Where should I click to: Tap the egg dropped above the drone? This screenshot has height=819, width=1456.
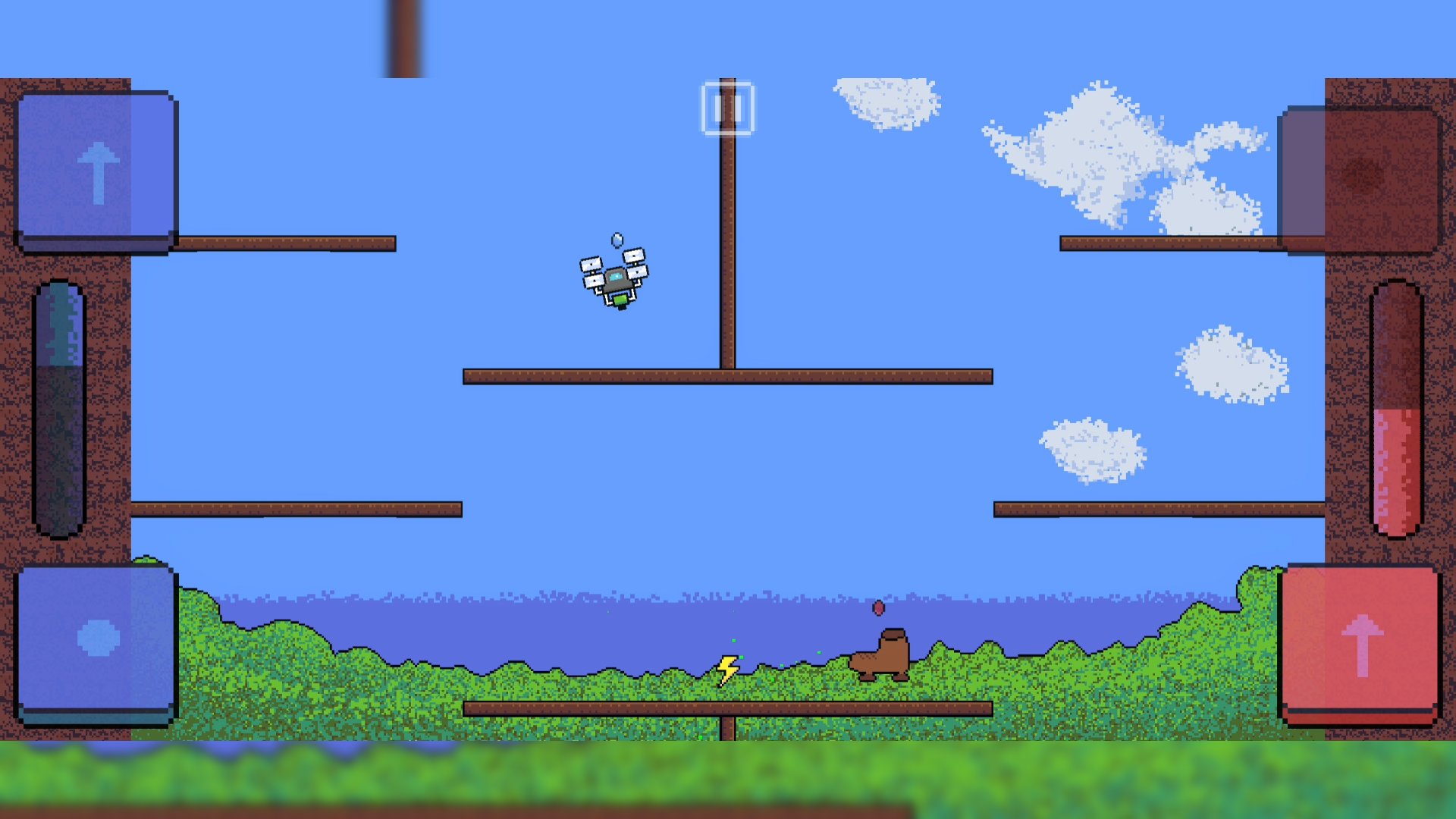click(x=616, y=240)
